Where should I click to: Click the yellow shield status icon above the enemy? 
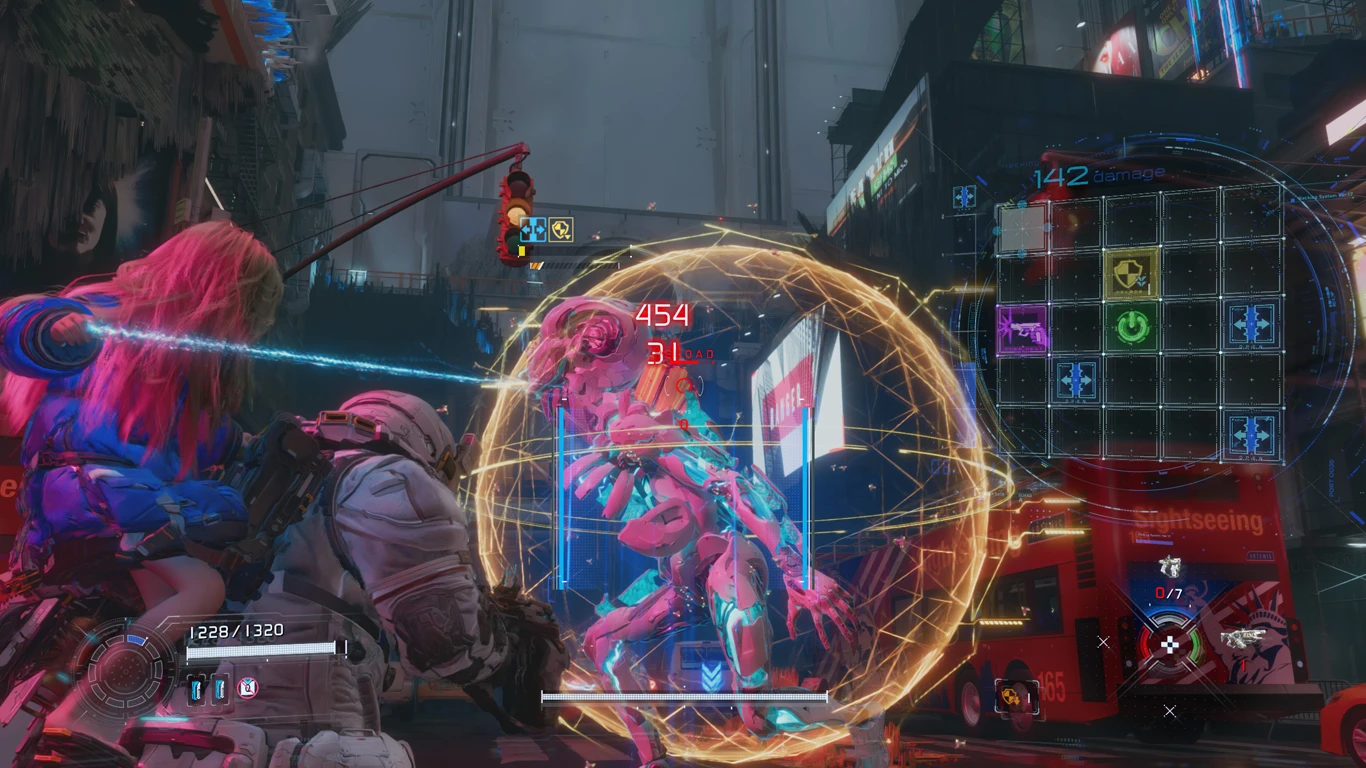[x=561, y=230]
